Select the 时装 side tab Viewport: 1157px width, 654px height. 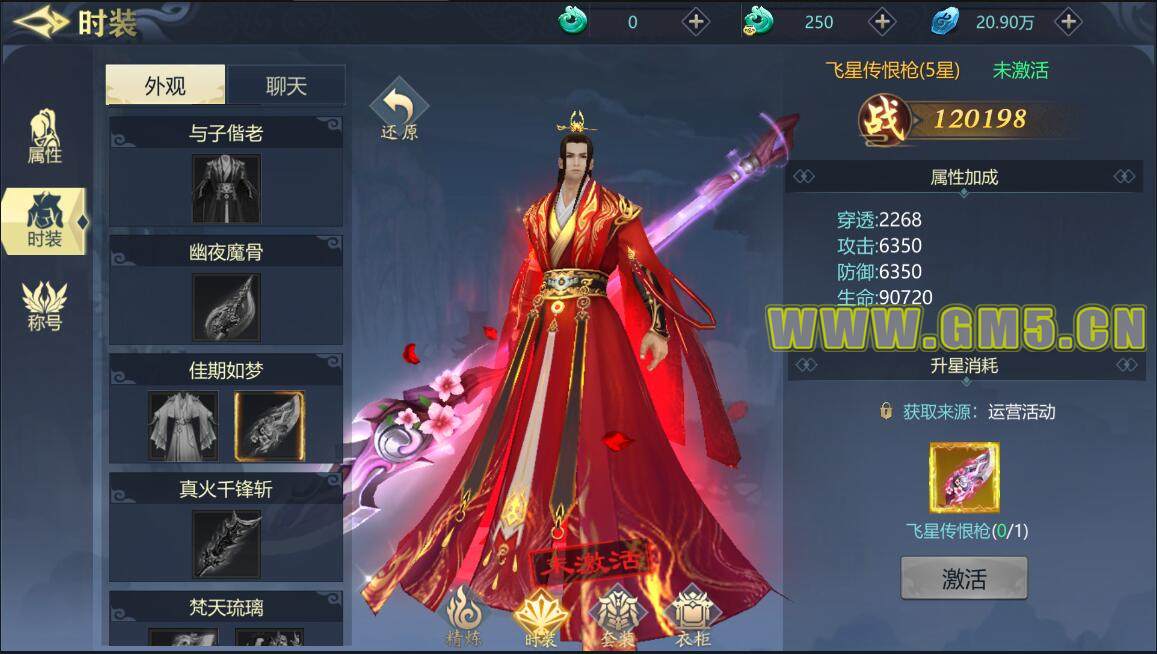[x=44, y=220]
